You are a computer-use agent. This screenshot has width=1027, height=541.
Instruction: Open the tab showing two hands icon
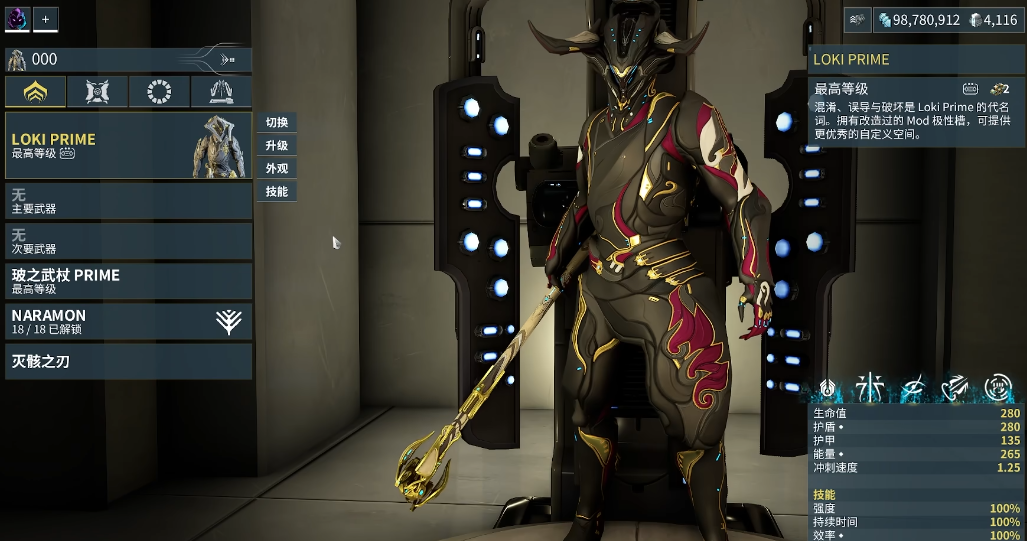tap(221, 92)
